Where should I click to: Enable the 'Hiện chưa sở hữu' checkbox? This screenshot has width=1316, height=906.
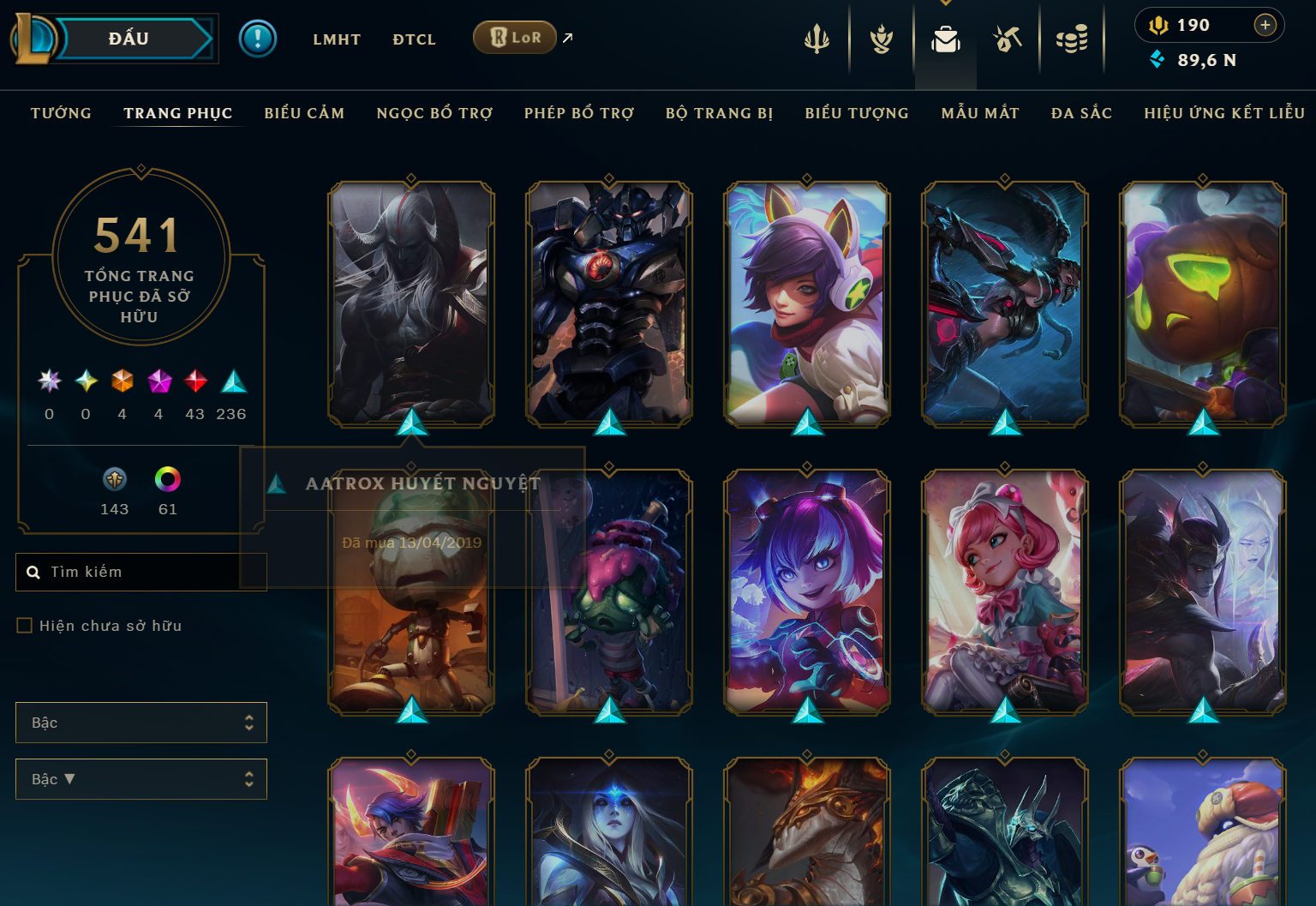(x=24, y=626)
